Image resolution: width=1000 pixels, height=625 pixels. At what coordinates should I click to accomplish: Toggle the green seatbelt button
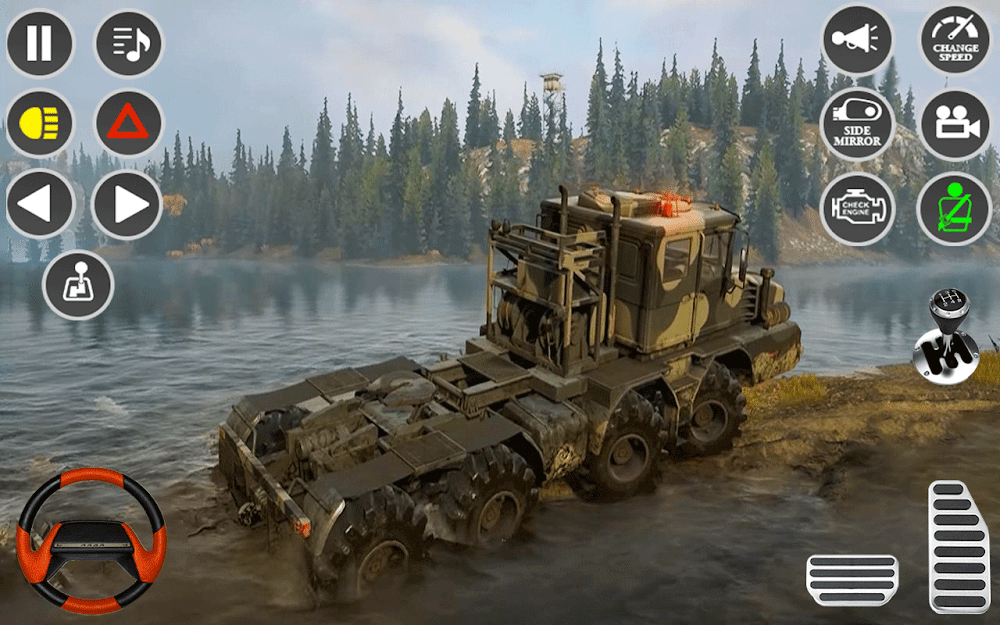952,210
